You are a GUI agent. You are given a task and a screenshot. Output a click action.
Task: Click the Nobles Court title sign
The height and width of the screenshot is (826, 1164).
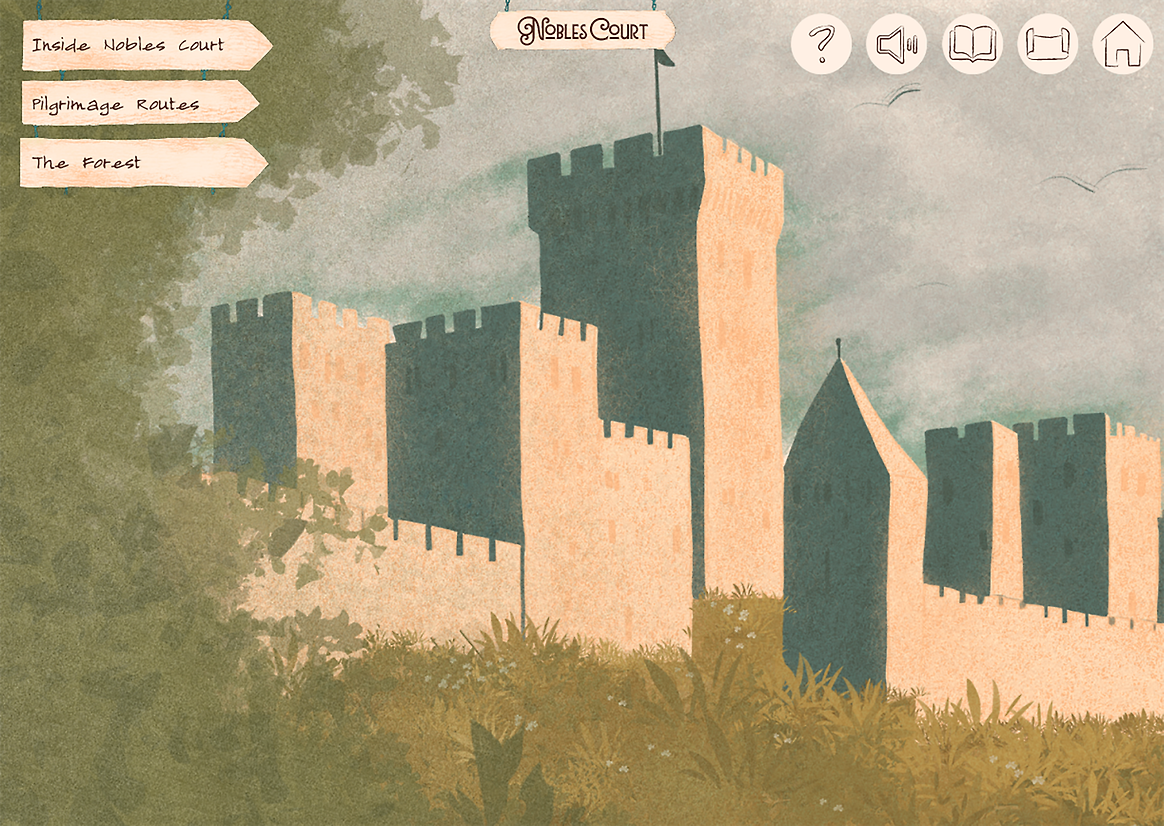[x=583, y=30]
